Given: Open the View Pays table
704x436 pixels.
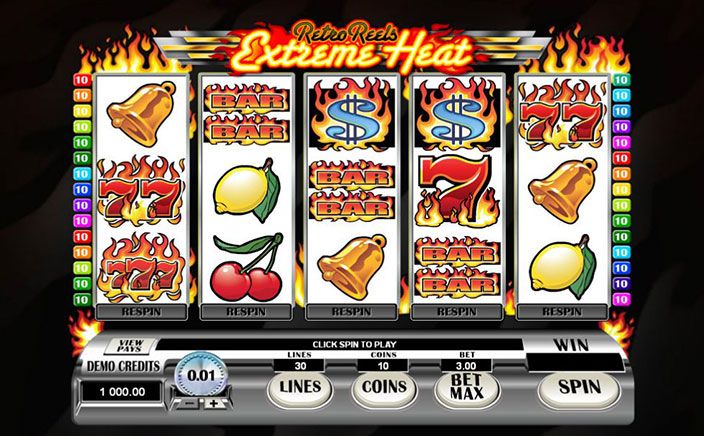Looking at the screenshot, I should [x=129, y=346].
